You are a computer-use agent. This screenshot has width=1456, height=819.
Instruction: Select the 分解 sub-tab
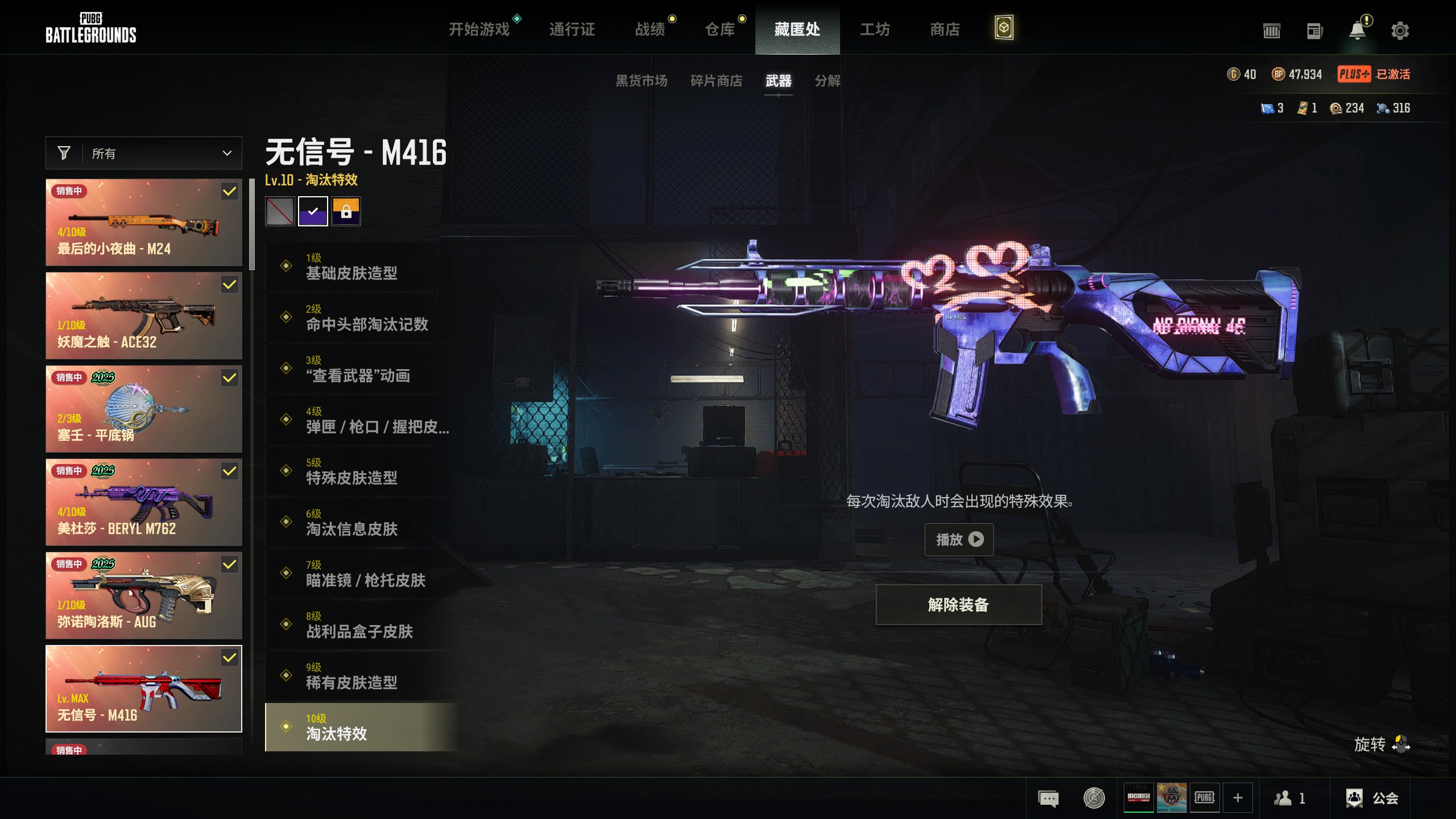tap(827, 81)
